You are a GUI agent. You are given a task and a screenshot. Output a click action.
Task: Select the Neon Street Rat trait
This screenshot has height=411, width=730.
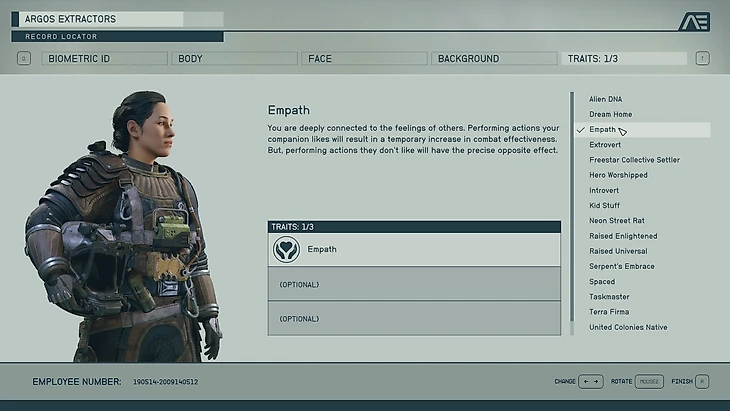coord(617,221)
